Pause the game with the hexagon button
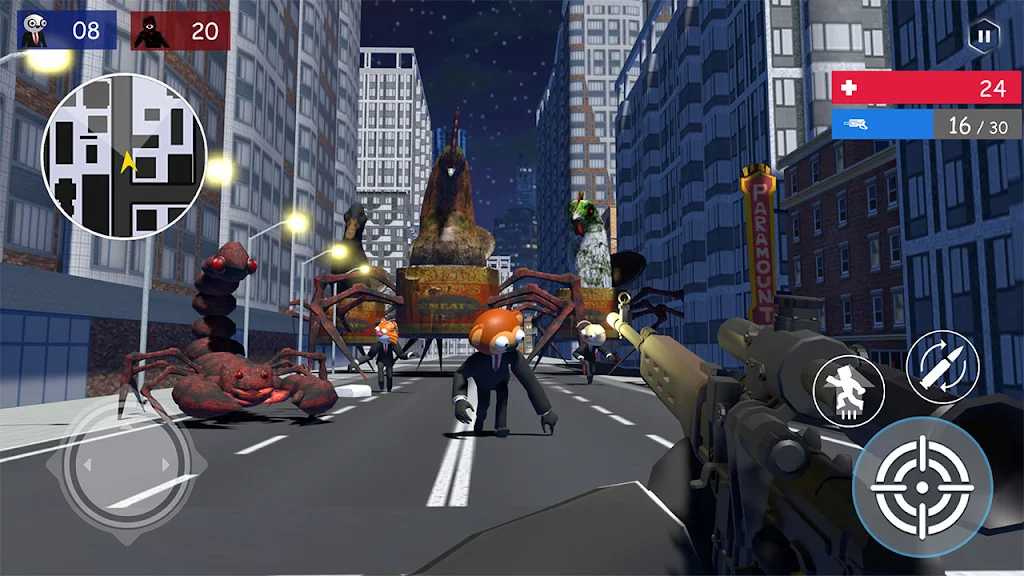The height and width of the screenshot is (576, 1024). pyautogui.click(x=984, y=36)
